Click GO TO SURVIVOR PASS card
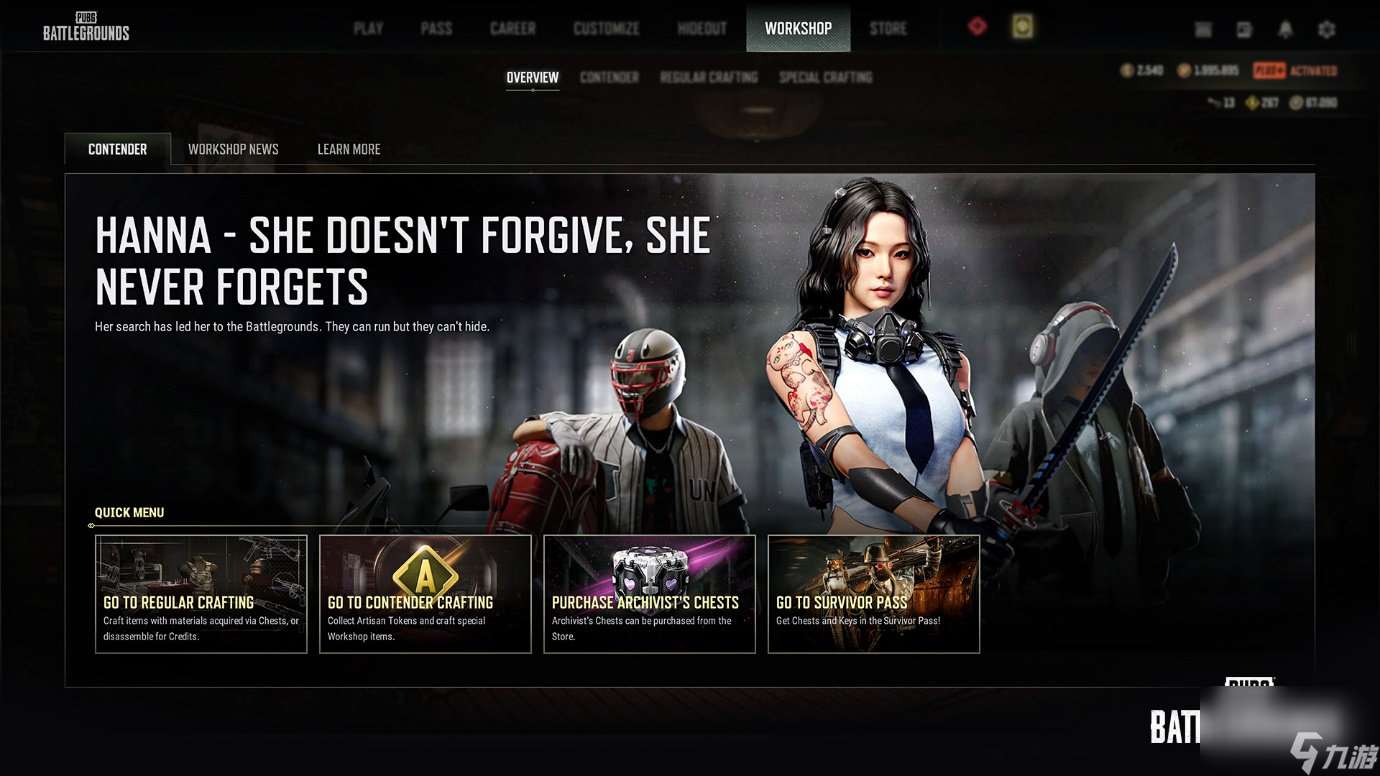1380x776 pixels. click(x=873, y=594)
